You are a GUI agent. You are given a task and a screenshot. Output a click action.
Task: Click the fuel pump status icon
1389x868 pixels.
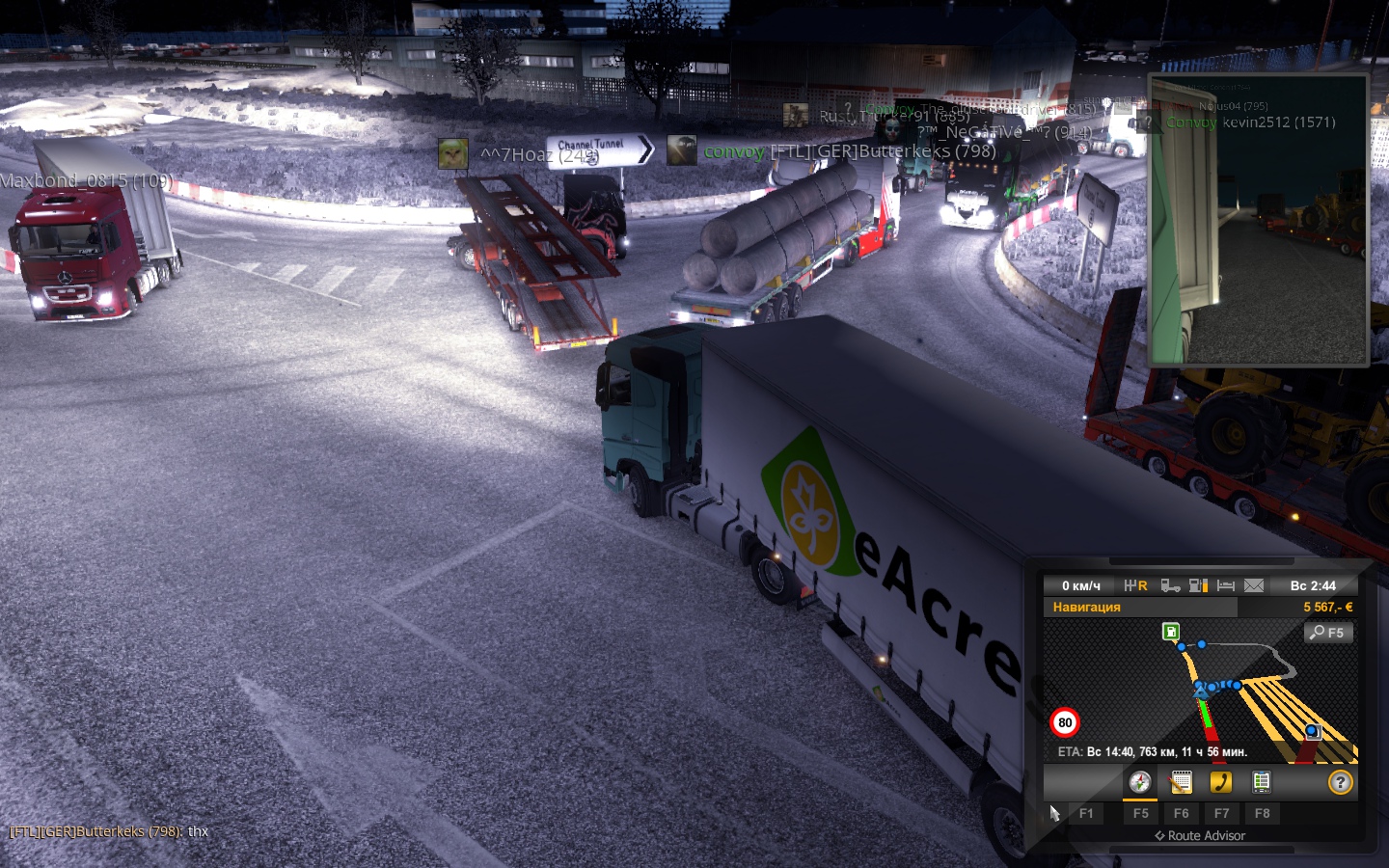tap(1198, 585)
